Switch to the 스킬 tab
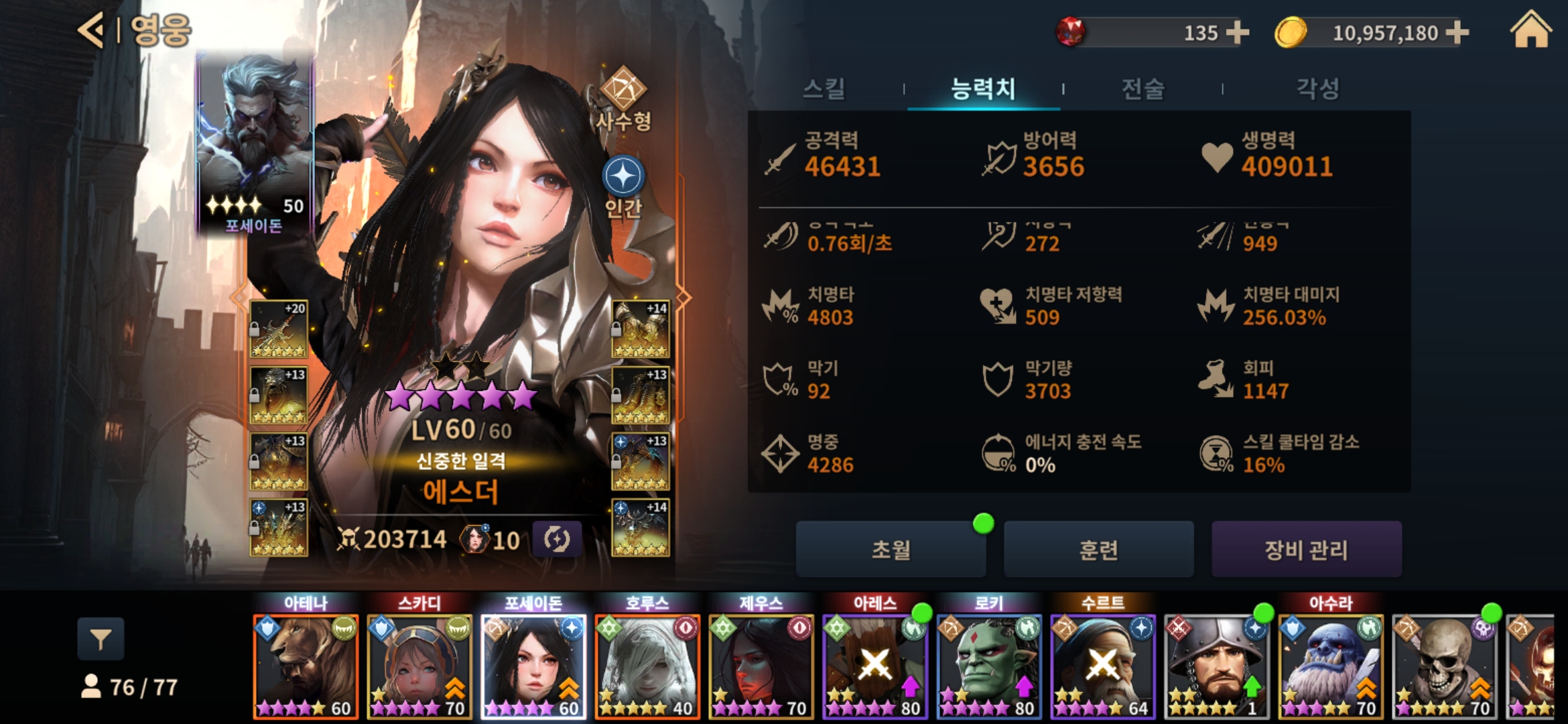The height and width of the screenshot is (724, 1568). [x=824, y=88]
